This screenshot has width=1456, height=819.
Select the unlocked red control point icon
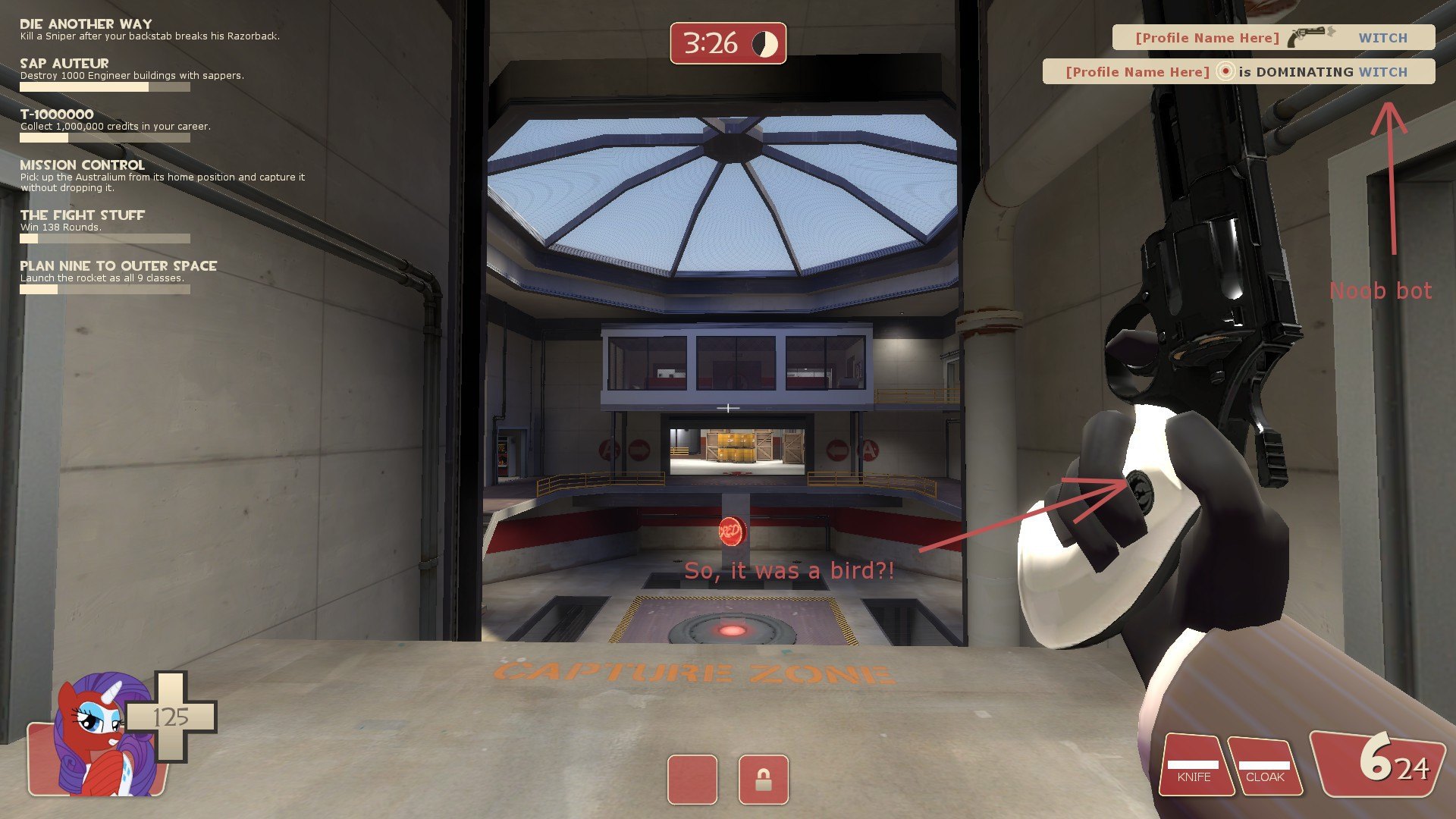point(692,779)
